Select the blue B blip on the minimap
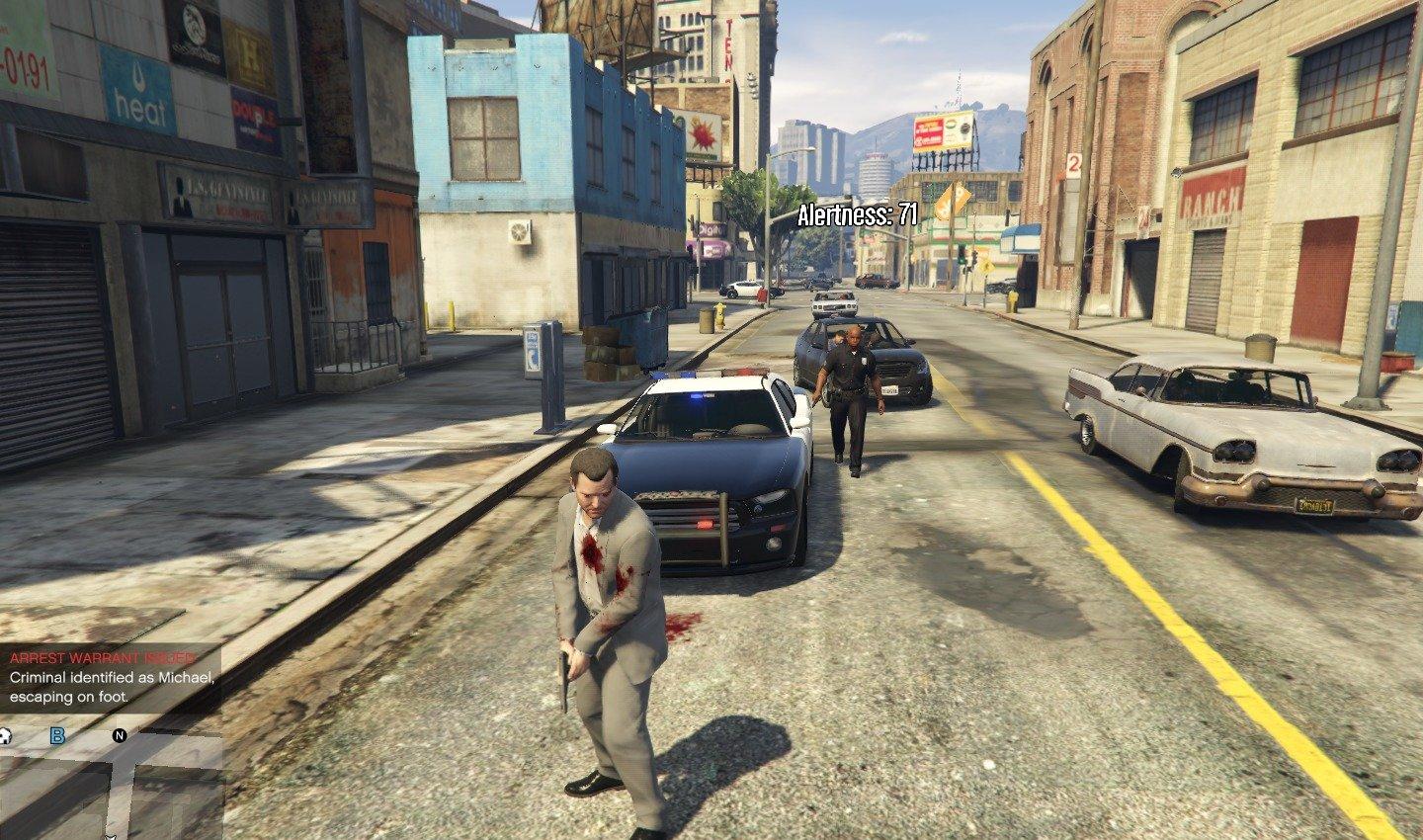The height and width of the screenshot is (840, 1423). [x=57, y=735]
